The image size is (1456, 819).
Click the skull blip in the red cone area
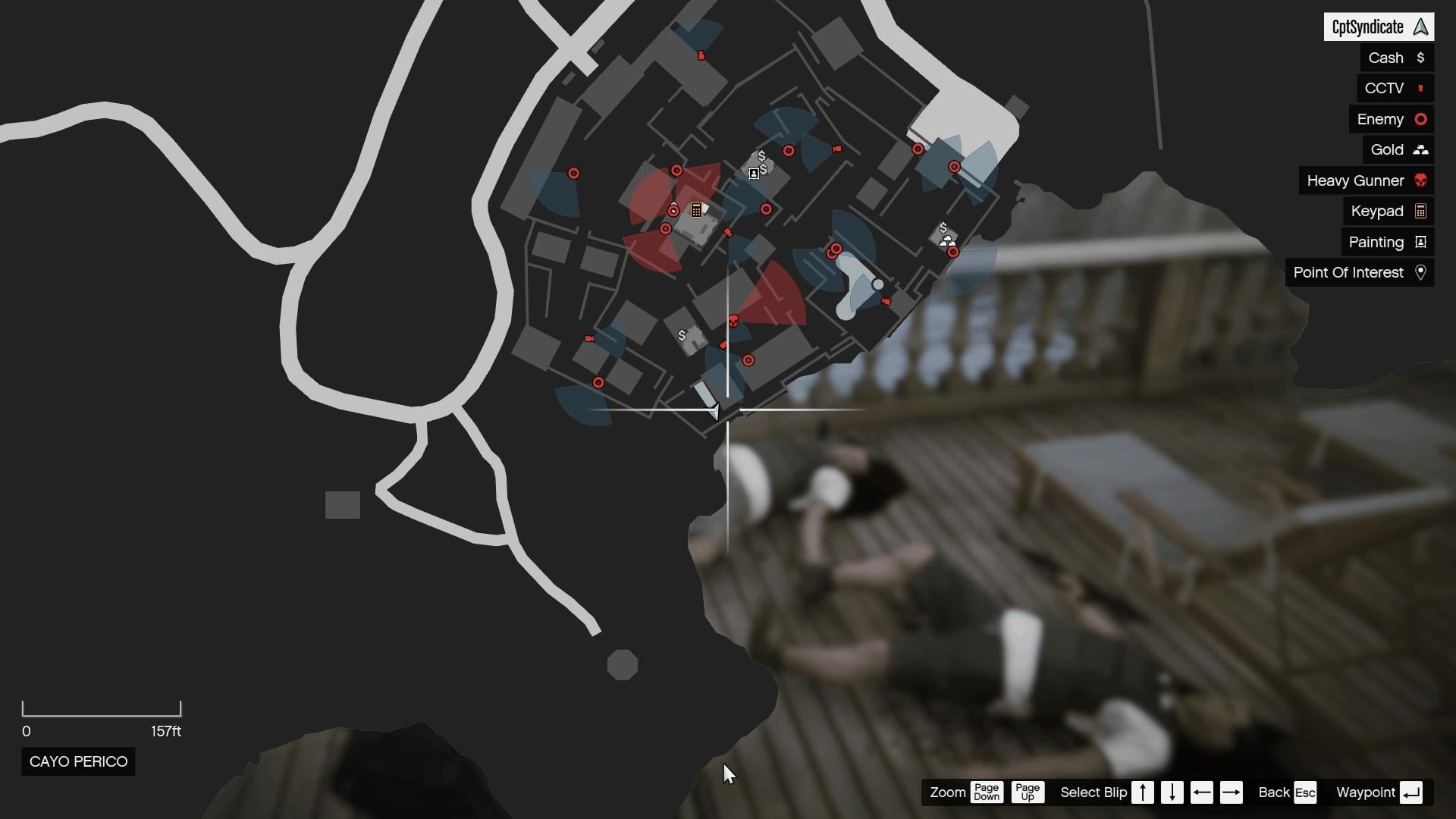733,321
